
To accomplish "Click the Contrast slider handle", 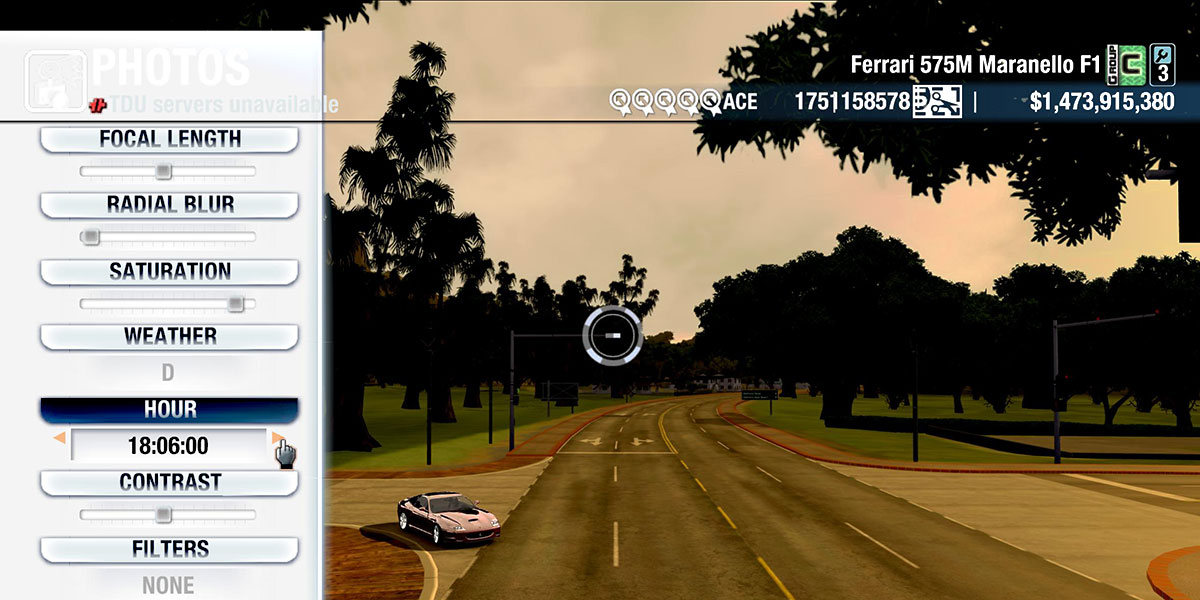I will pos(163,515).
